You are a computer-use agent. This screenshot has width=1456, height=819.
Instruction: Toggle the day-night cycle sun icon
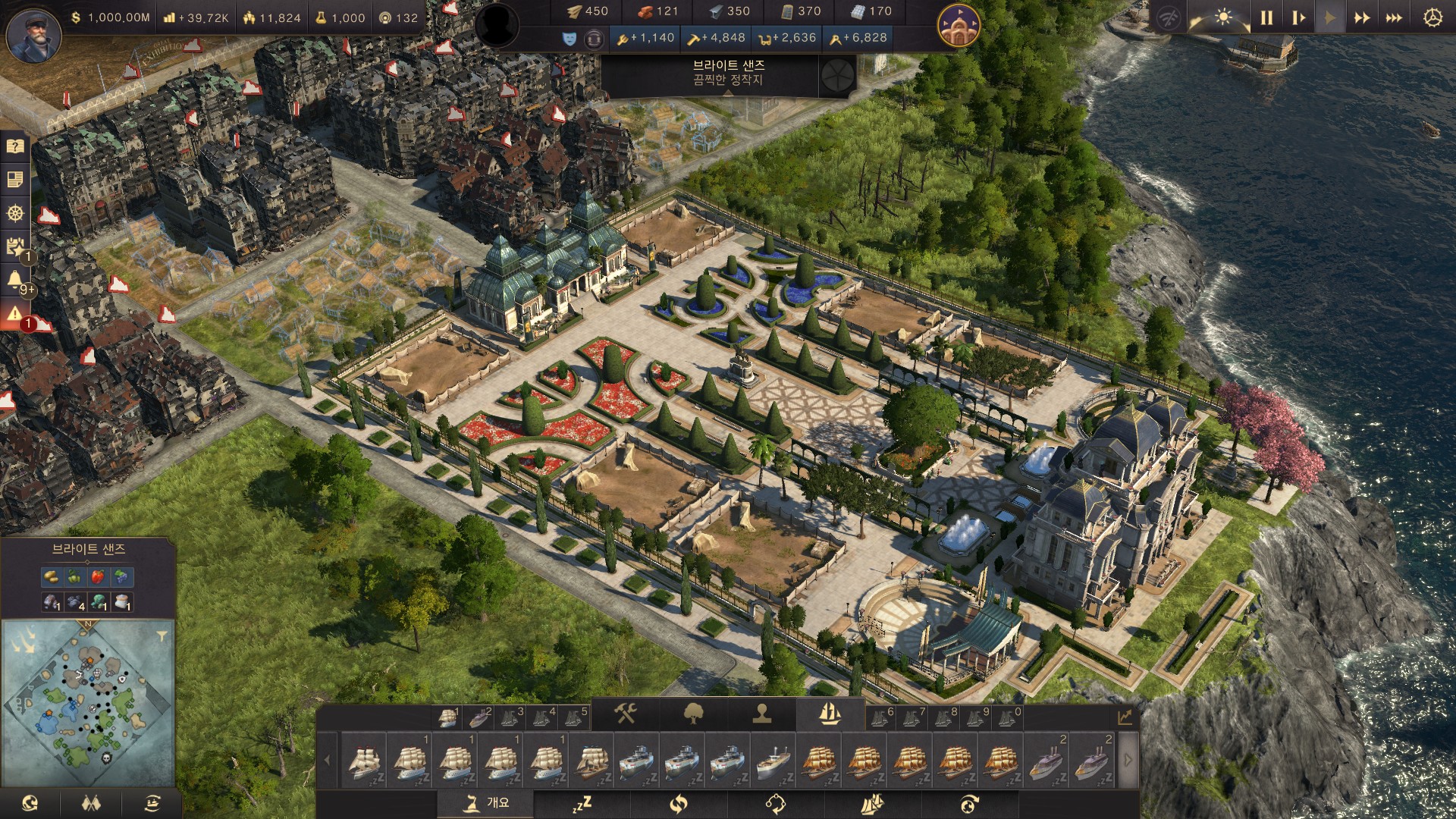pyautogui.click(x=1222, y=17)
